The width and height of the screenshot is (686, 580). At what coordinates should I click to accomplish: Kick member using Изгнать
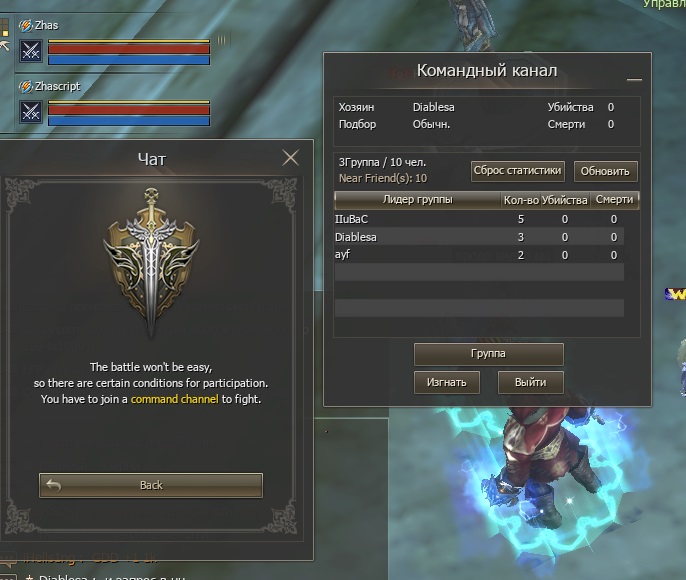[x=447, y=382]
